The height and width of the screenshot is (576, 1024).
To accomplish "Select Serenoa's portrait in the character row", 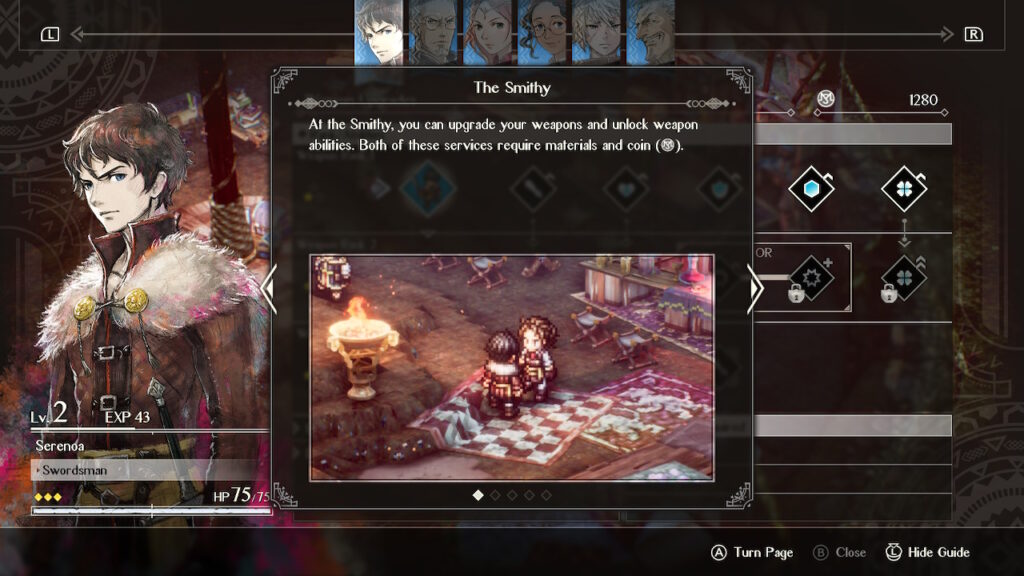I will pyautogui.click(x=379, y=33).
